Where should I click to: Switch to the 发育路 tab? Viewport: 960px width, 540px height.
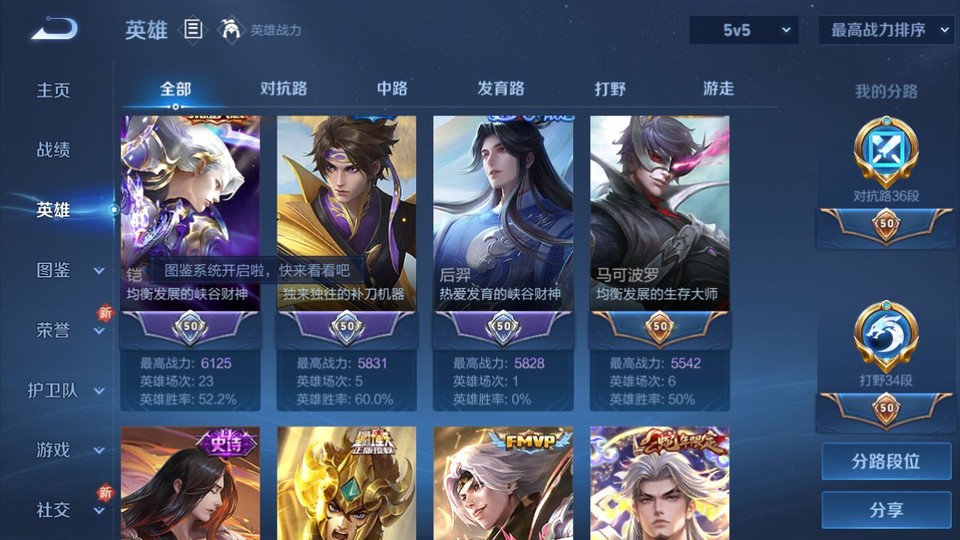501,88
